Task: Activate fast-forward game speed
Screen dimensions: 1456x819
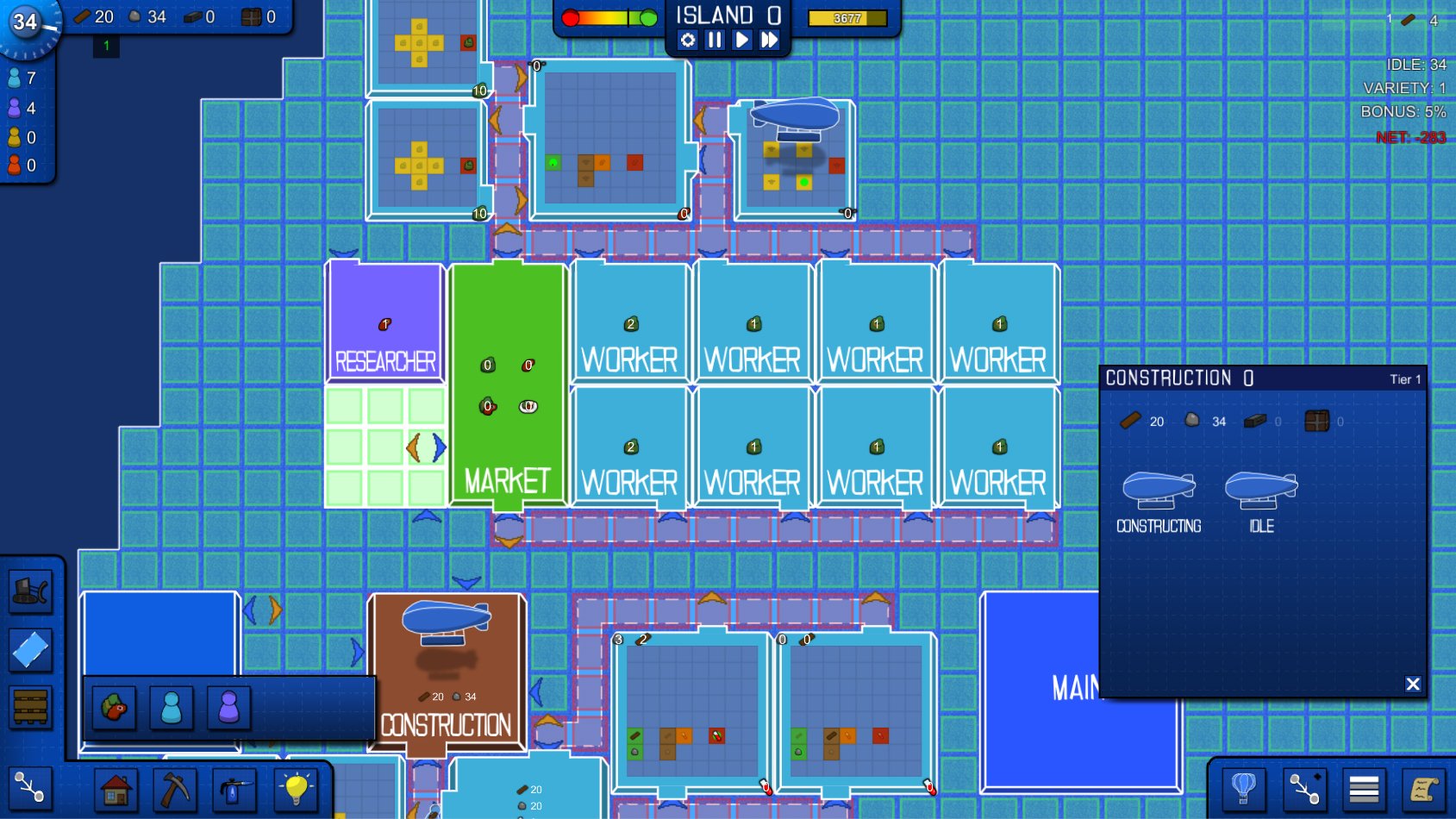Action: 770,38
